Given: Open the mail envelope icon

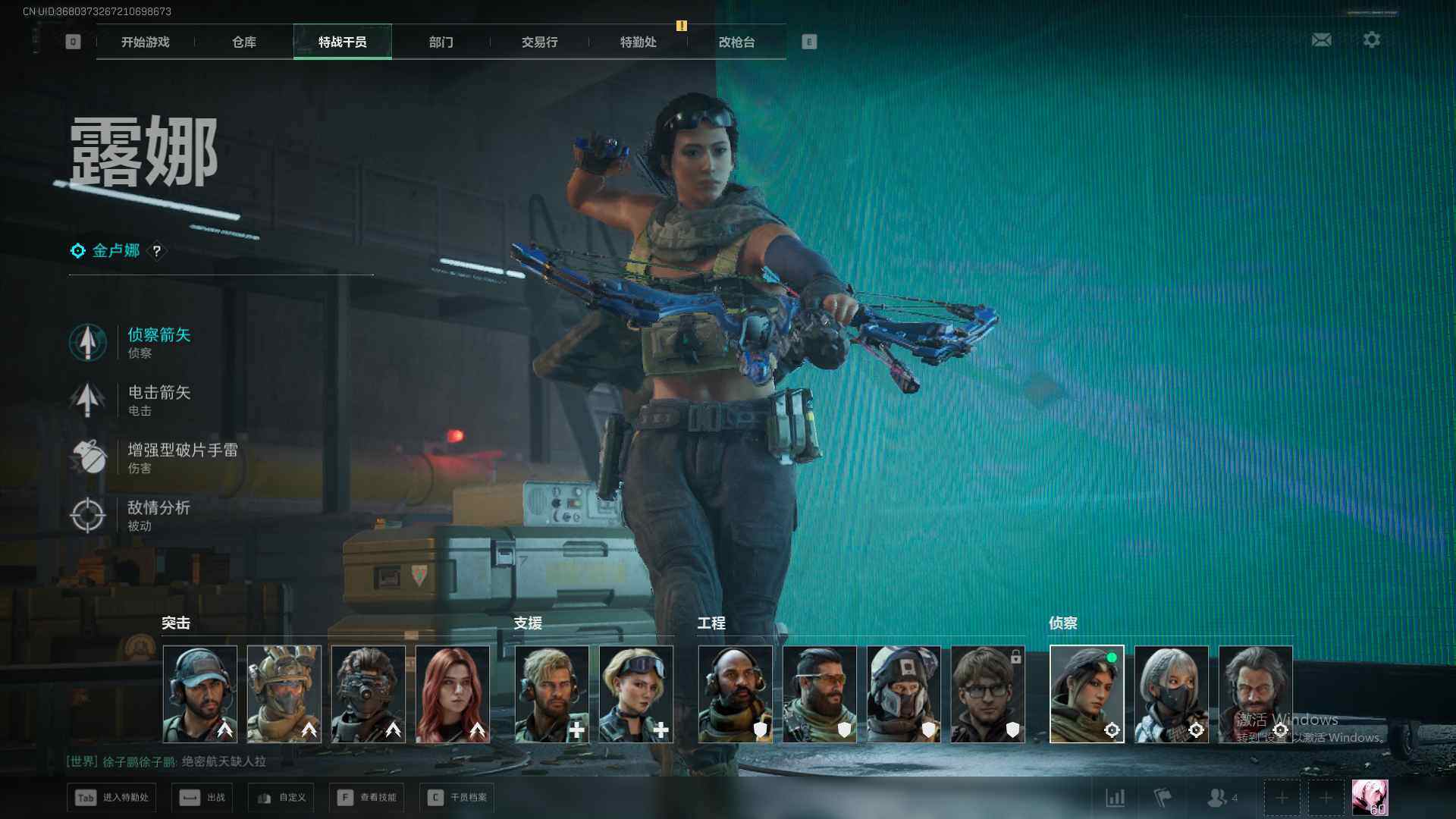Looking at the screenshot, I should click(1321, 40).
